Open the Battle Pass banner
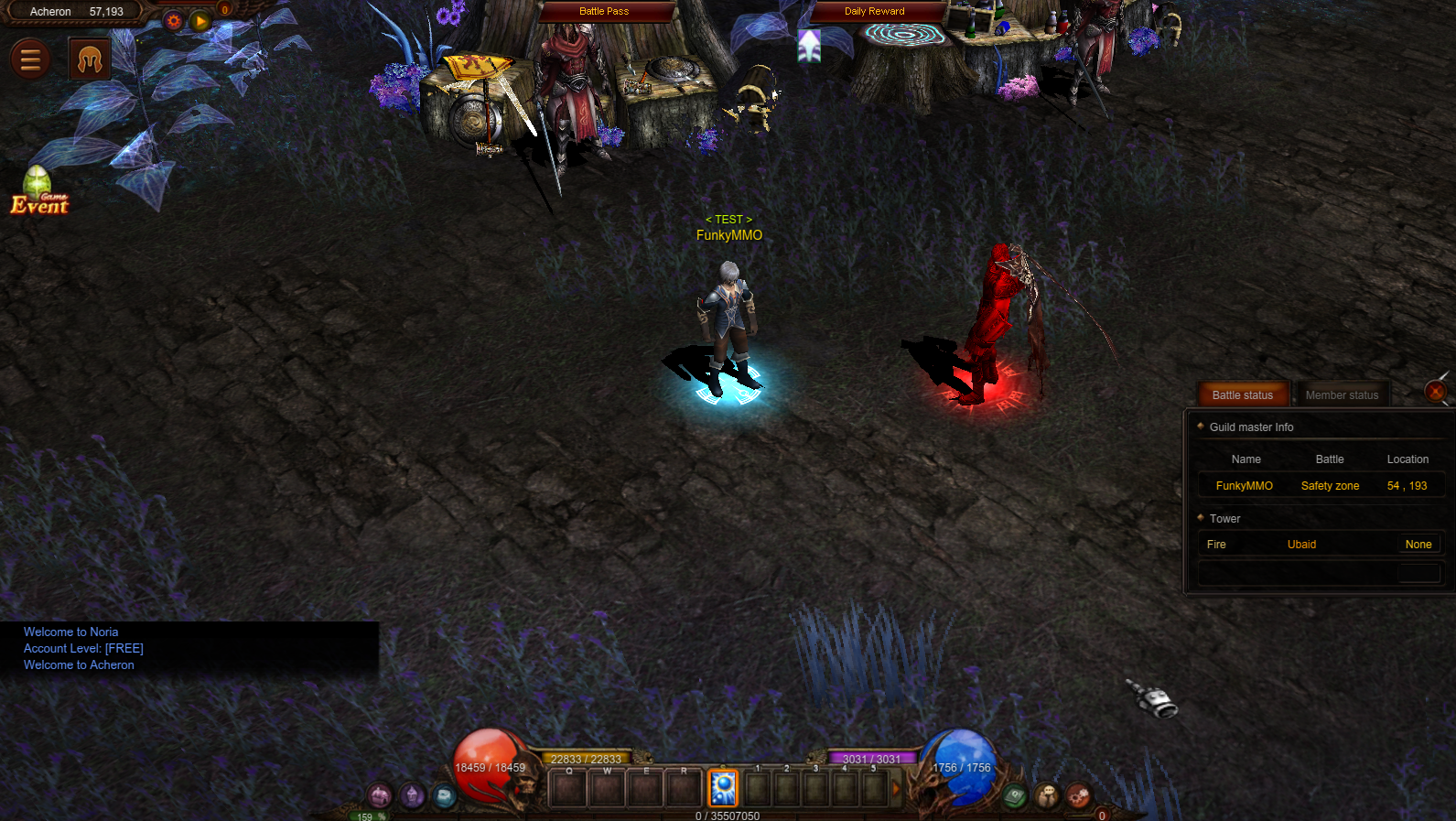The height and width of the screenshot is (821, 1456). (604, 11)
